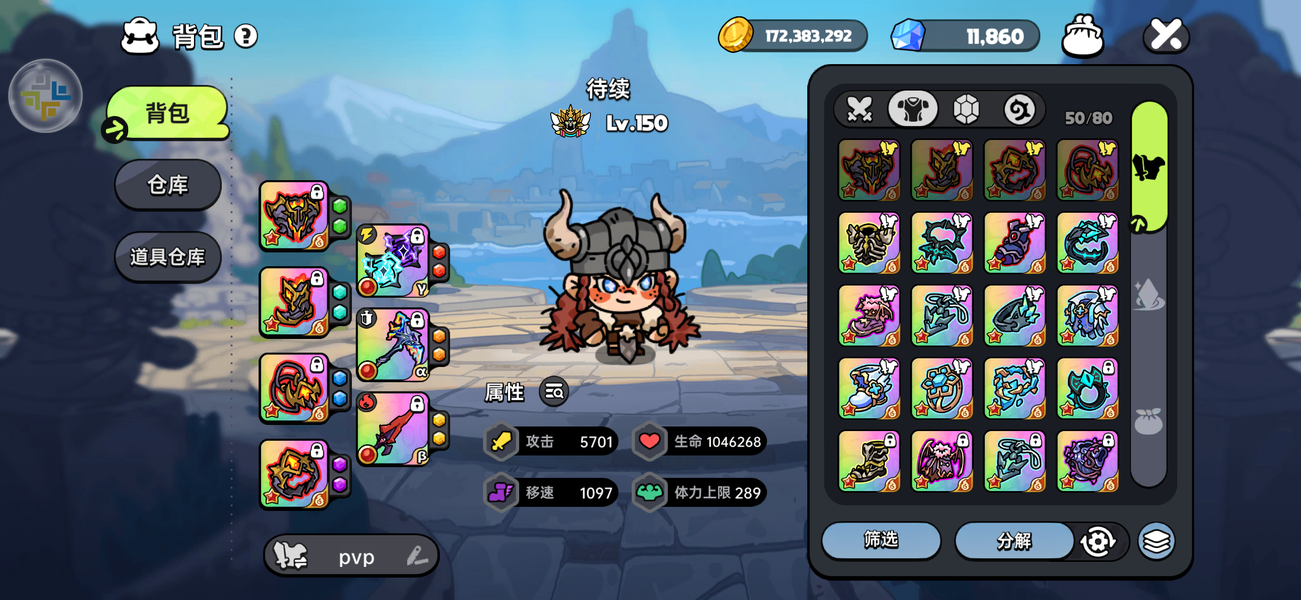Open the coin pouch shop icon
Viewport: 1301px width, 600px height.
(1082, 36)
